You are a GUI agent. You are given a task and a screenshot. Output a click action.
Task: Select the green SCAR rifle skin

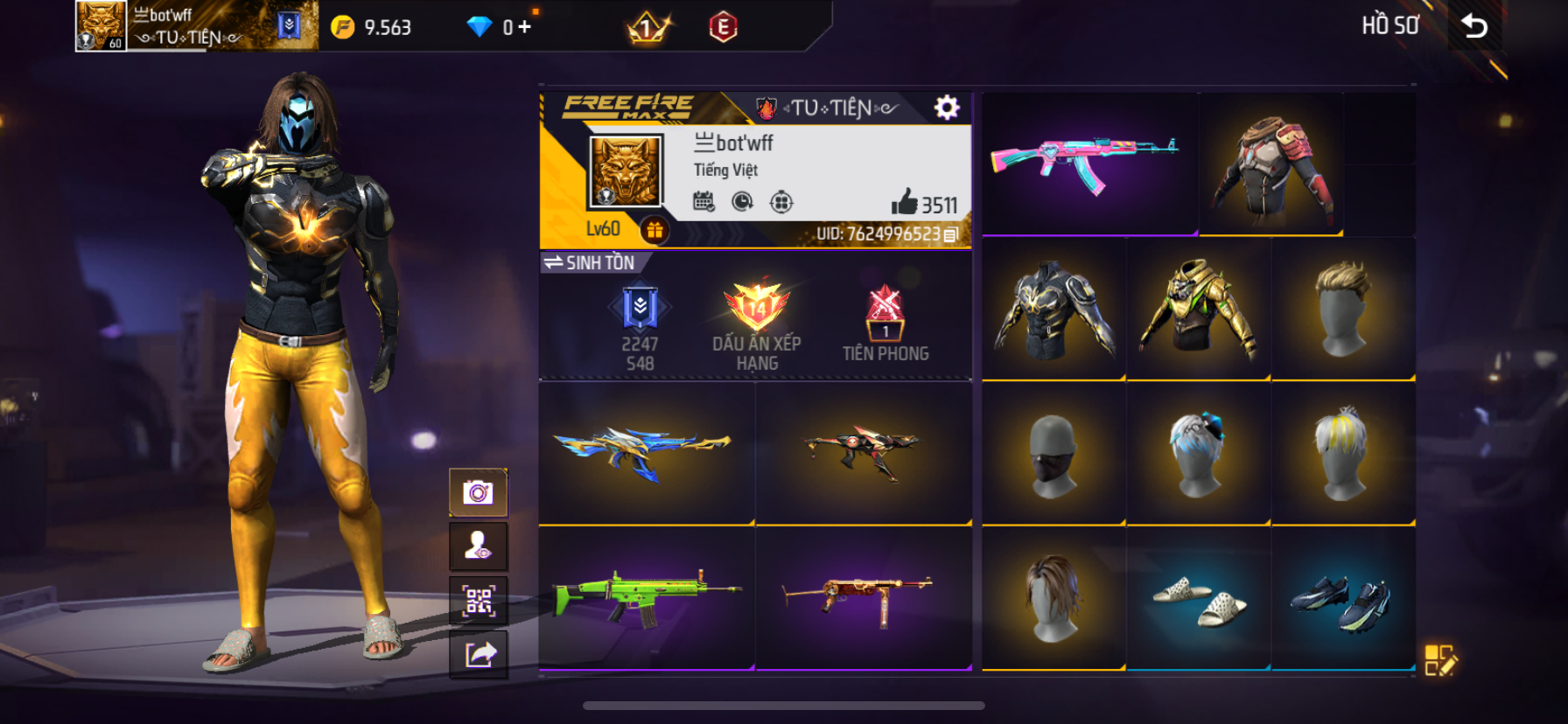point(647,597)
